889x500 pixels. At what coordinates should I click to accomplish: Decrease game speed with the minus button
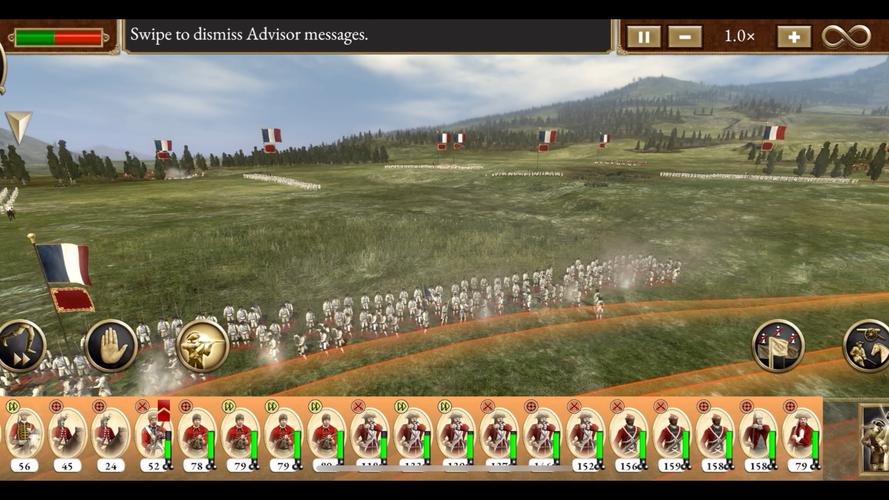tap(685, 37)
